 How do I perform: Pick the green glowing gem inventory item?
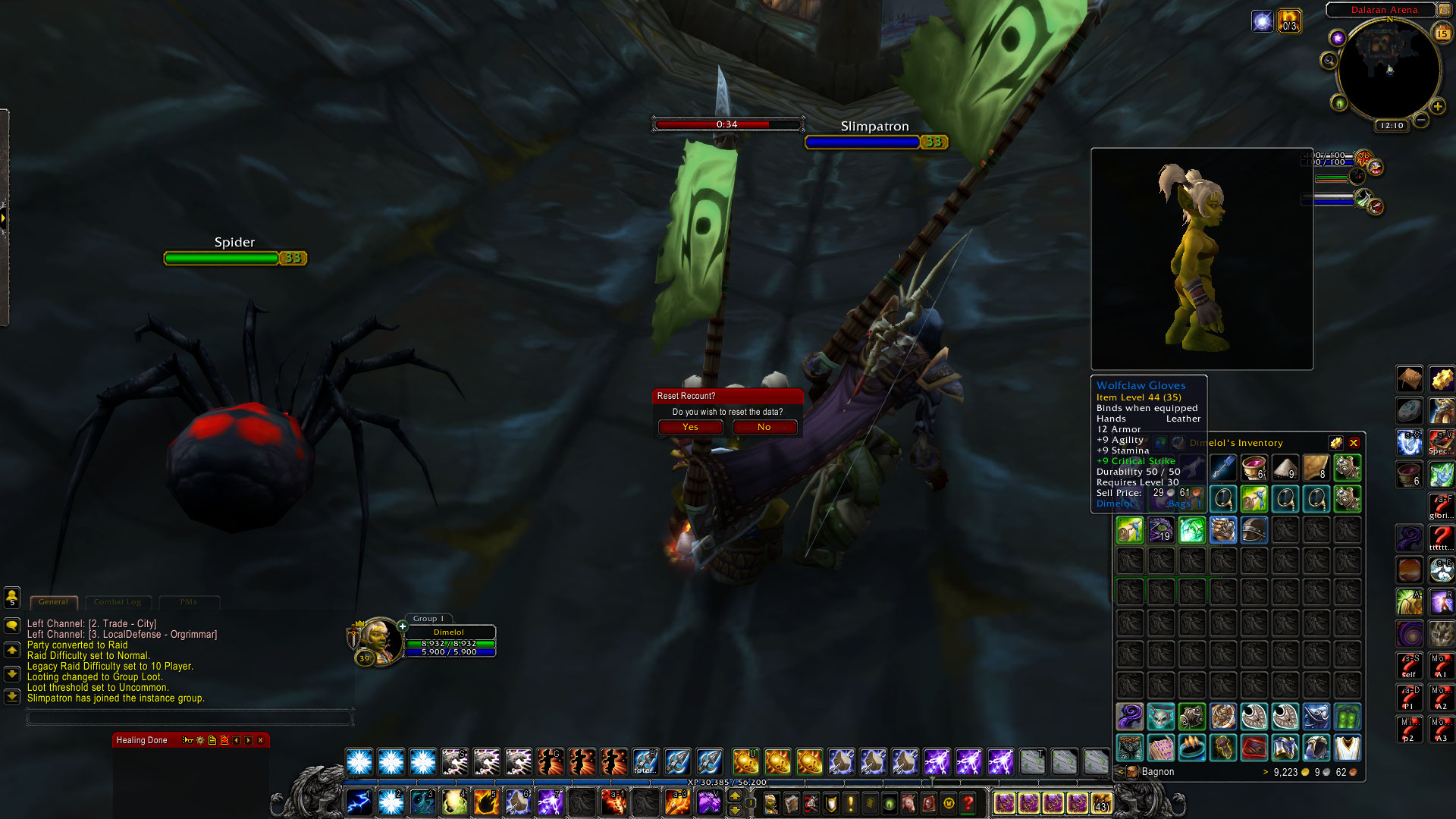pyautogui.click(x=1191, y=530)
